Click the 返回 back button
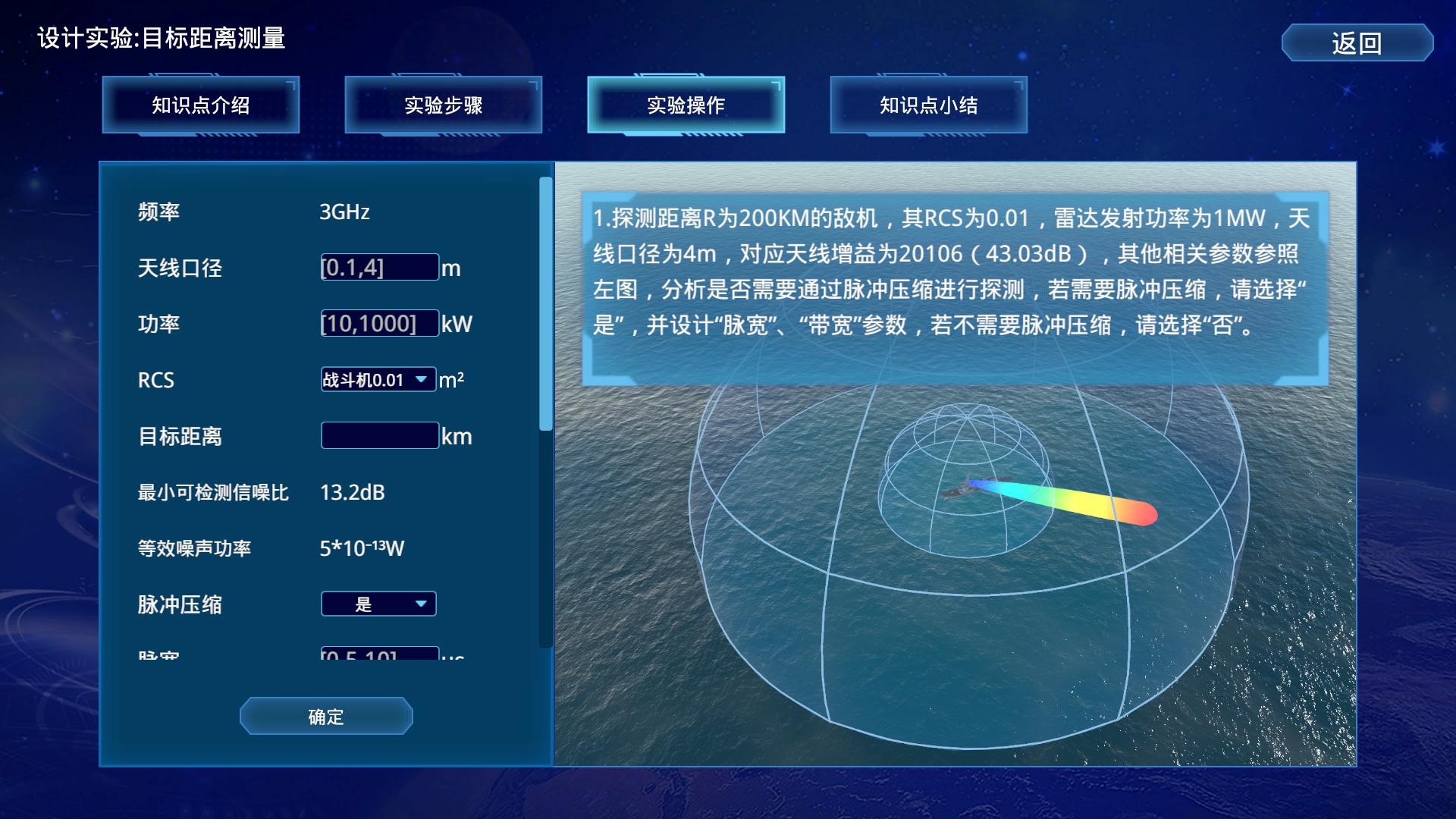This screenshot has height=819, width=1456. (x=1357, y=42)
